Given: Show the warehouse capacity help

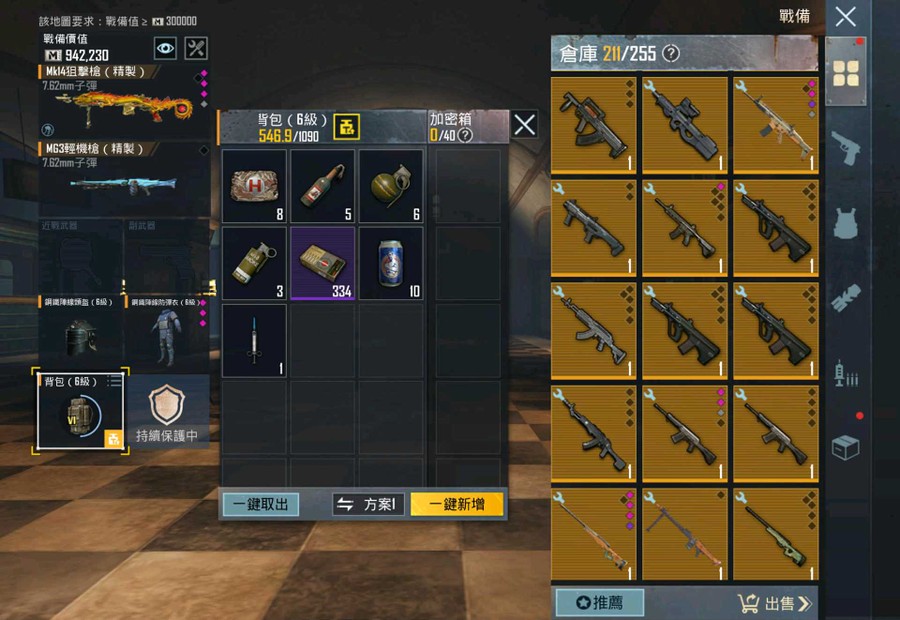Looking at the screenshot, I should tap(671, 53).
